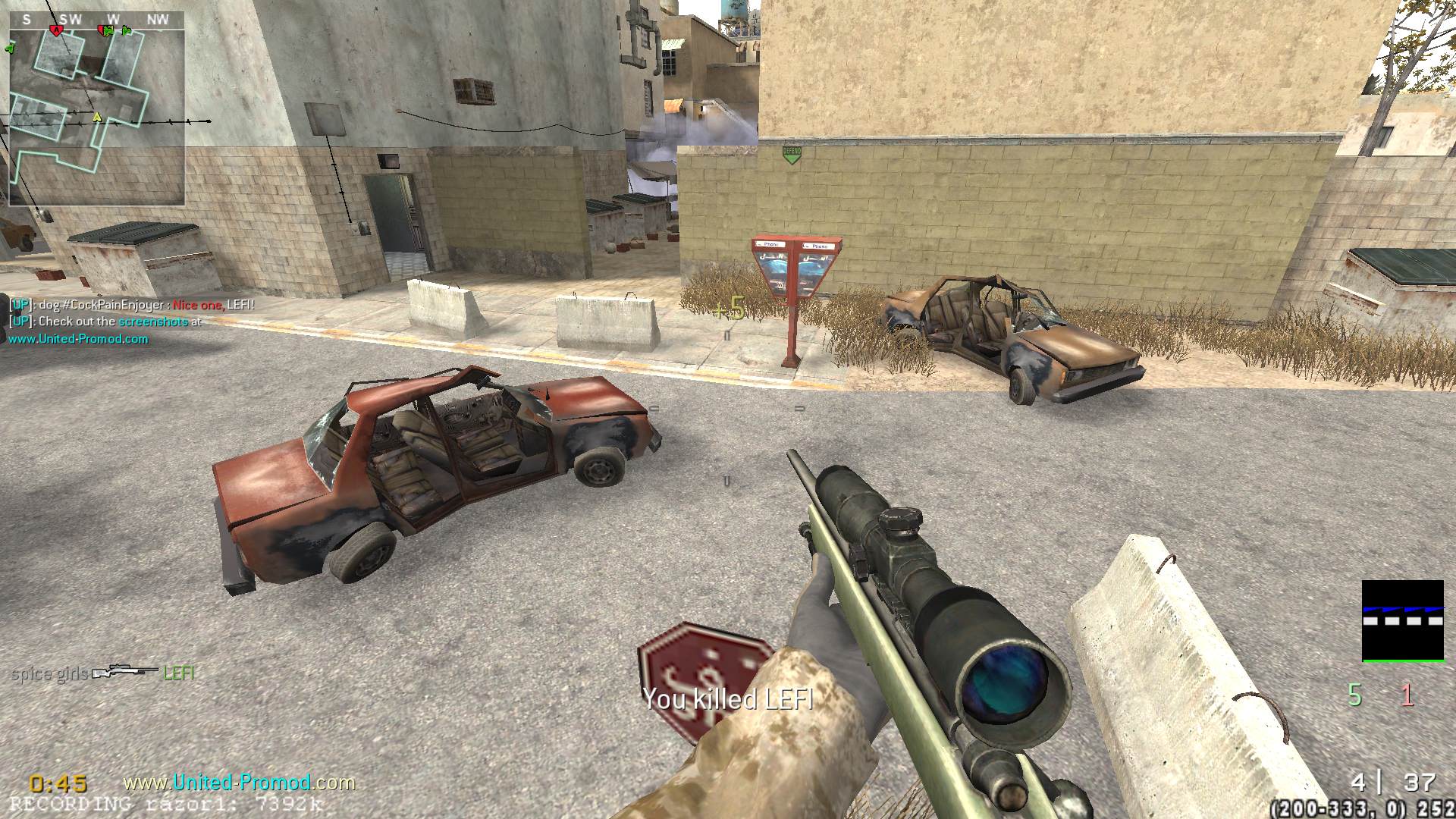This screenshot has height=819, width=1456.
Task: Open the www.United-Promod.com link in chat
Action: [x=78, y=339]
